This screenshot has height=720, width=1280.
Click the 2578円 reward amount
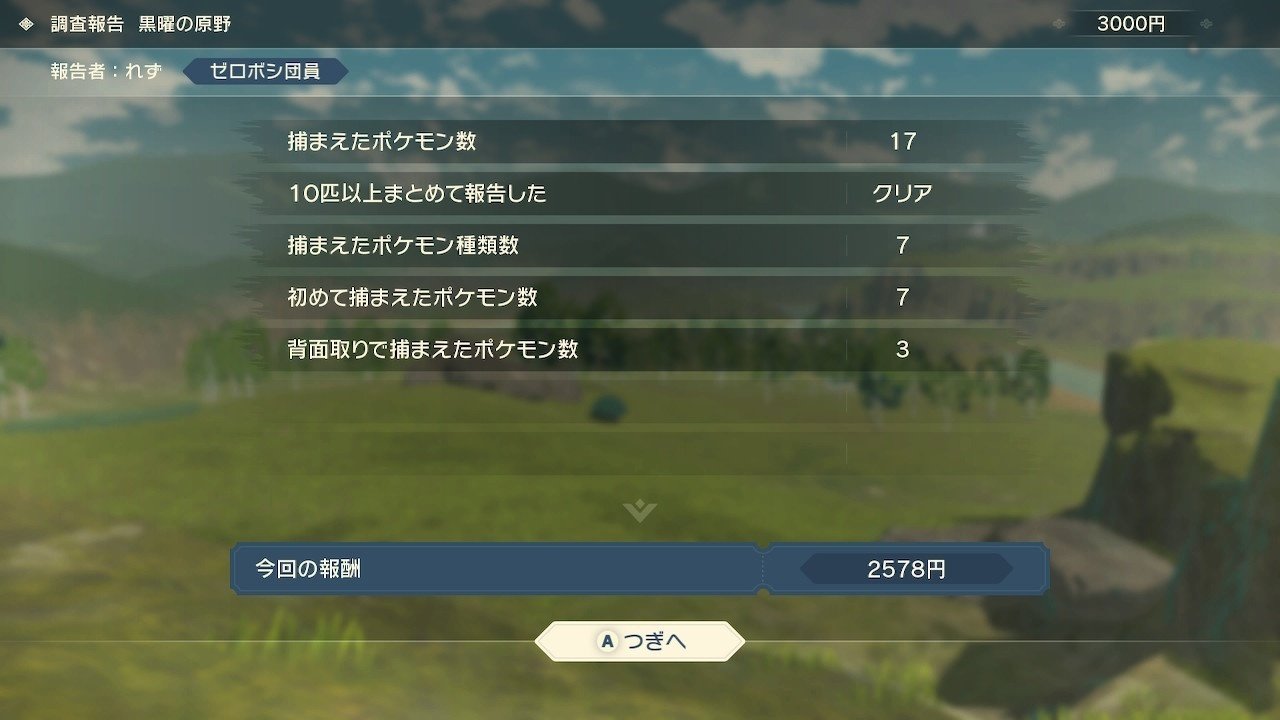(904, 569)
